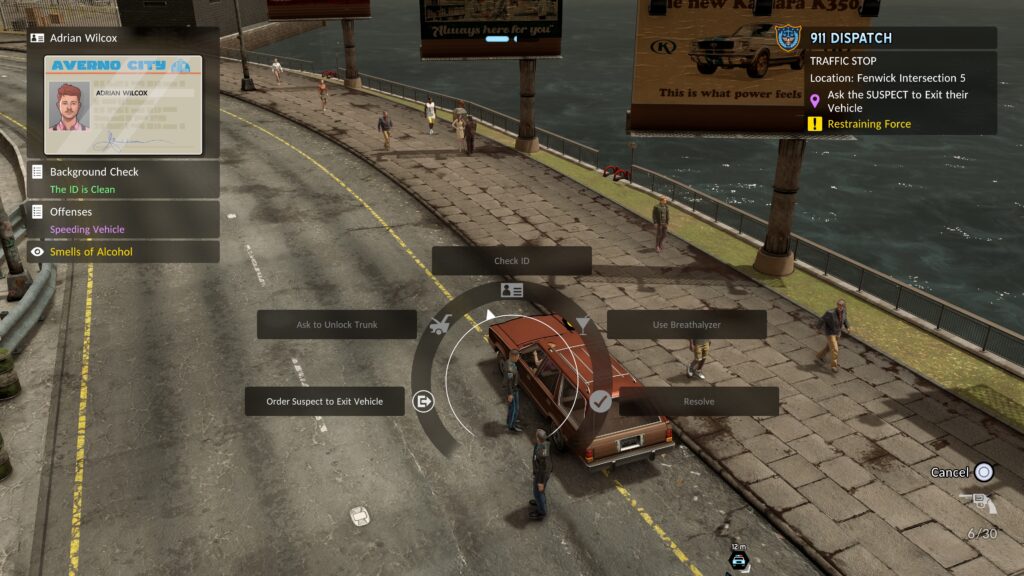Image resolution: width=1024 pixels, height=576 pixels.
Task: Open the Offenses entry
Action: point(123,220)
